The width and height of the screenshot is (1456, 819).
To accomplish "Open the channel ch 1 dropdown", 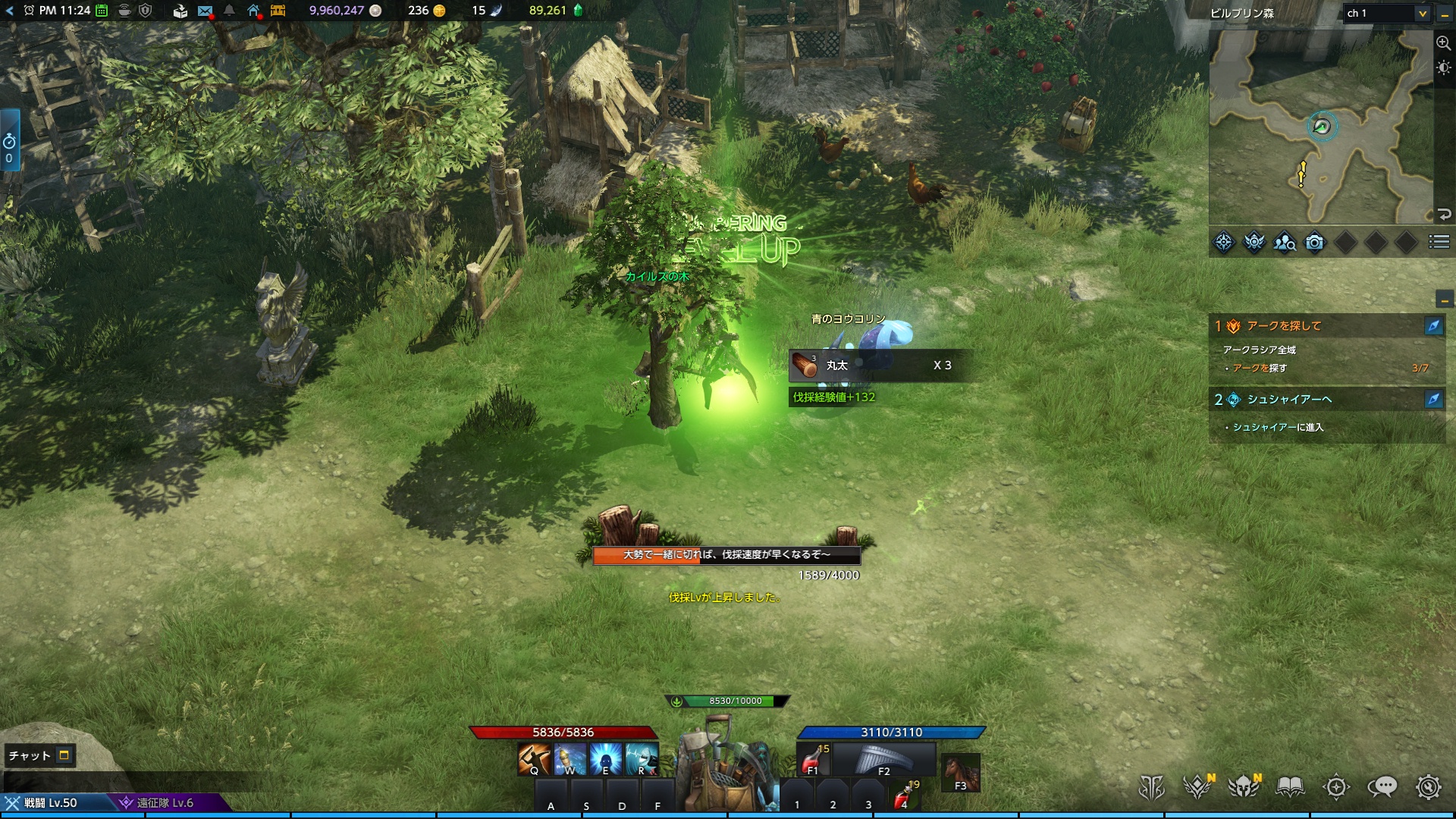I will point(1386,13).
